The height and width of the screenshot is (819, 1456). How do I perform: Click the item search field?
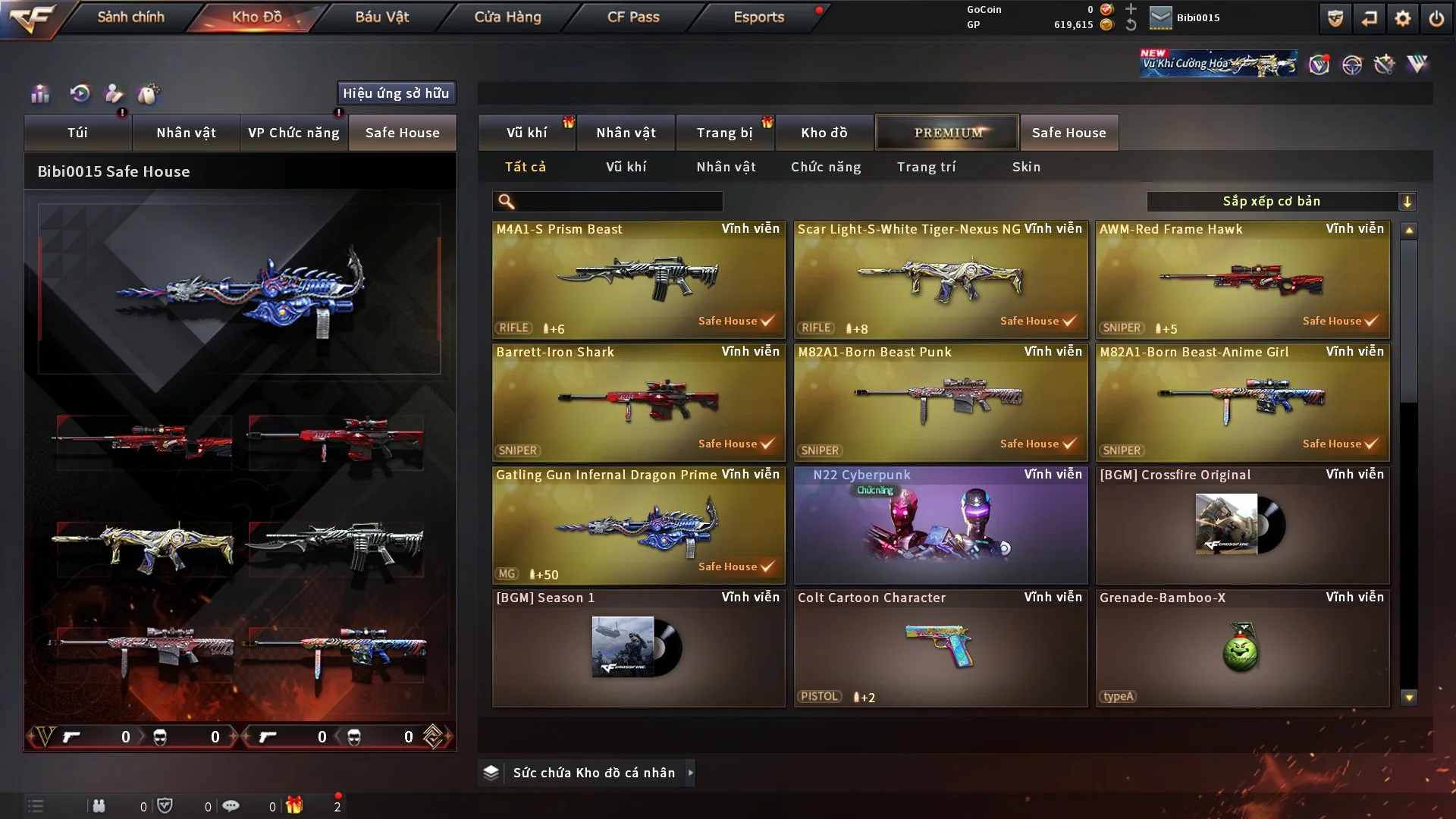[x=618, y=202]
